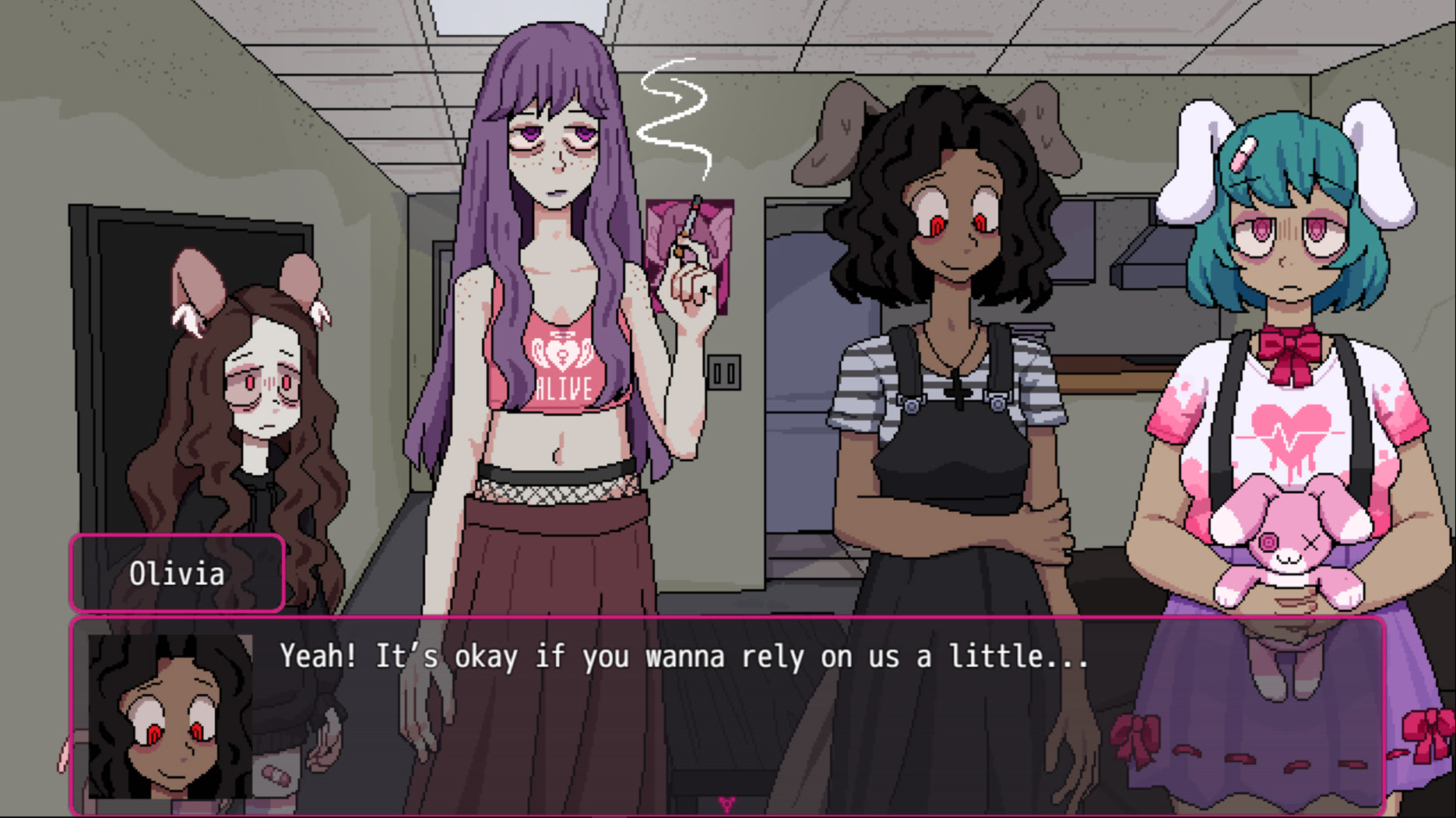This screenshot has width=1456, height=818.
Task: Click the 'Olivia' name box
Action: coord(178,574)
